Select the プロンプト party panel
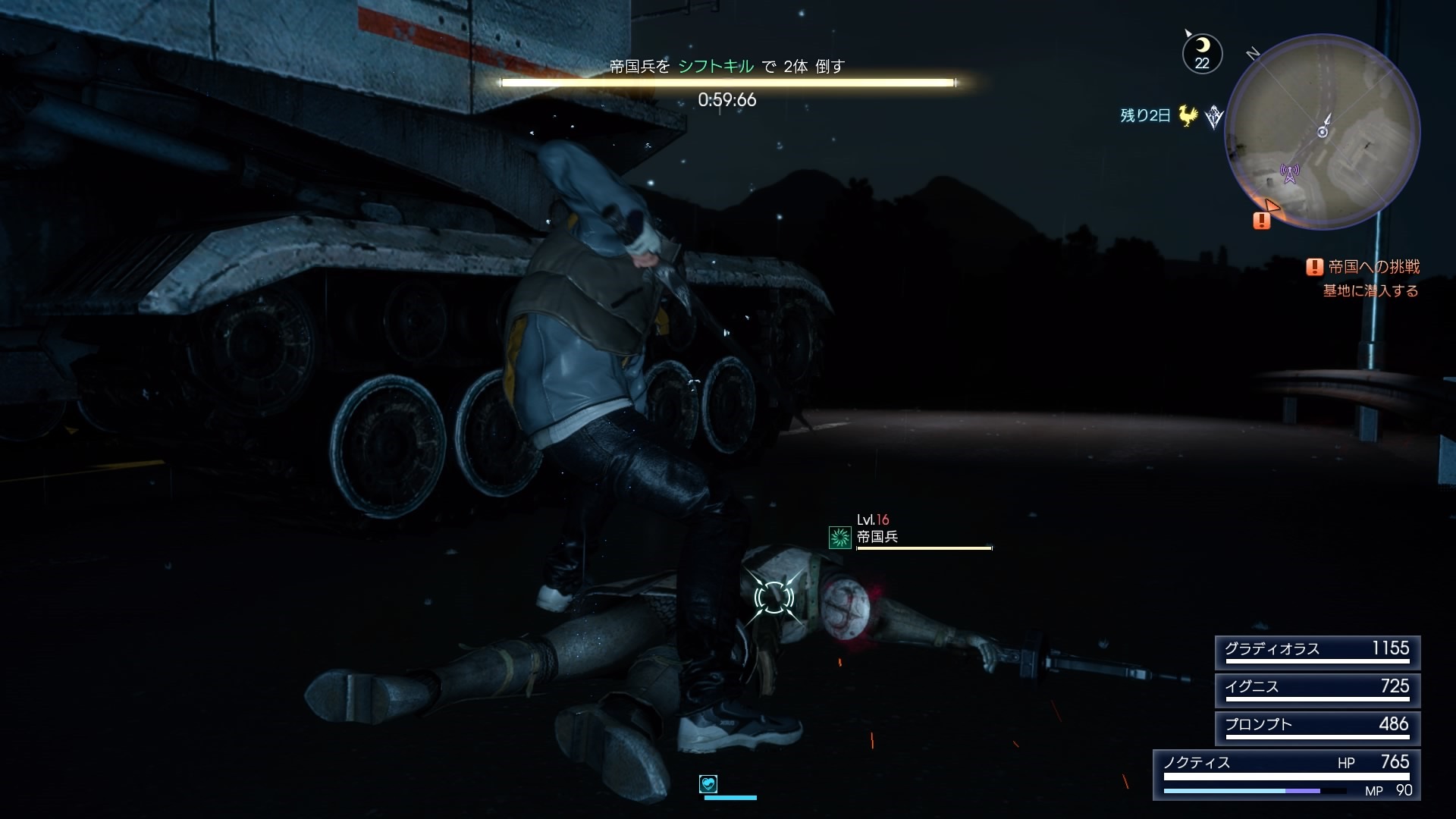1456x819 pixels. click(1317, 728)
